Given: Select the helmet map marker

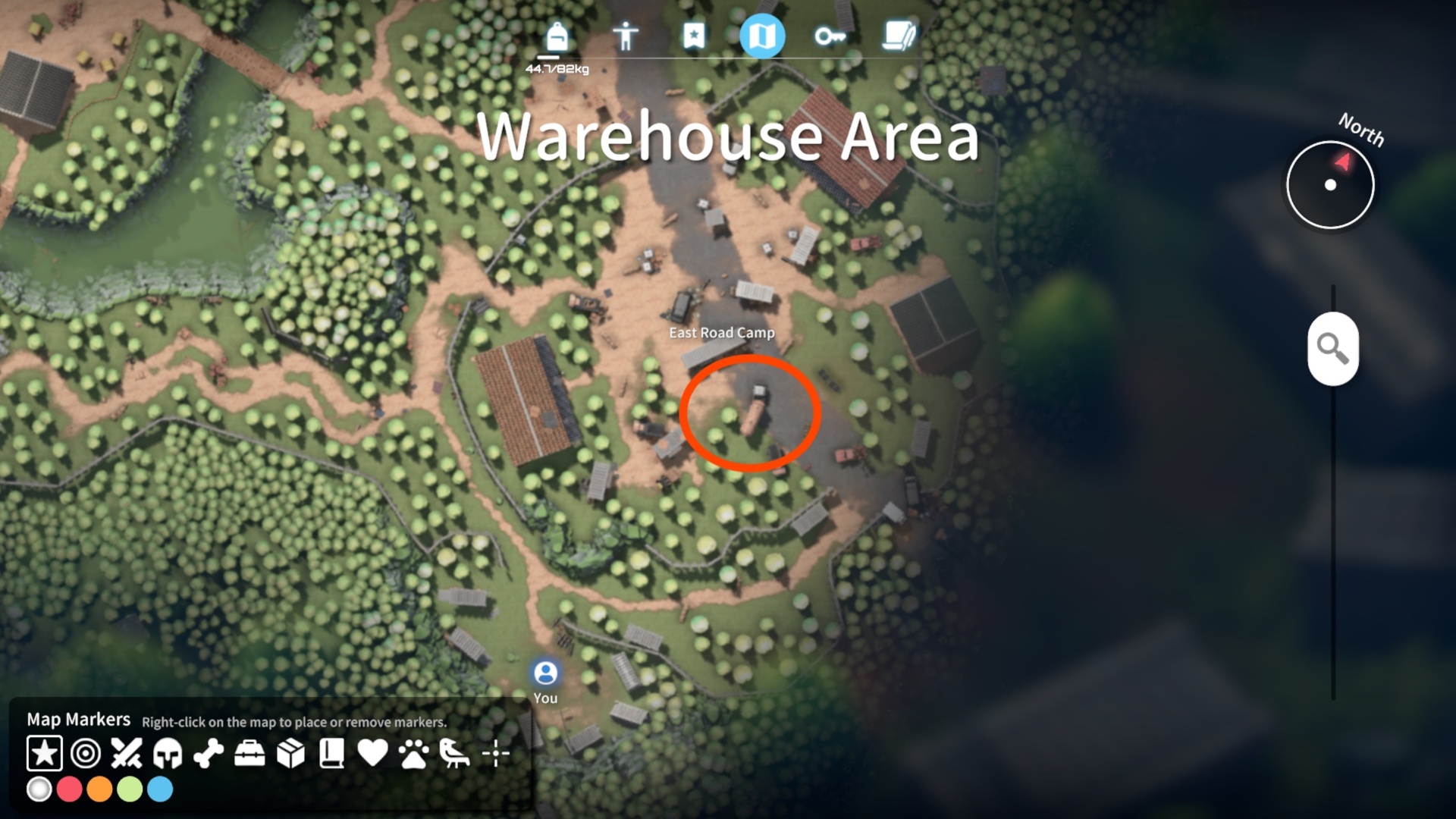Looking at the screenshot, I should 168,753.
